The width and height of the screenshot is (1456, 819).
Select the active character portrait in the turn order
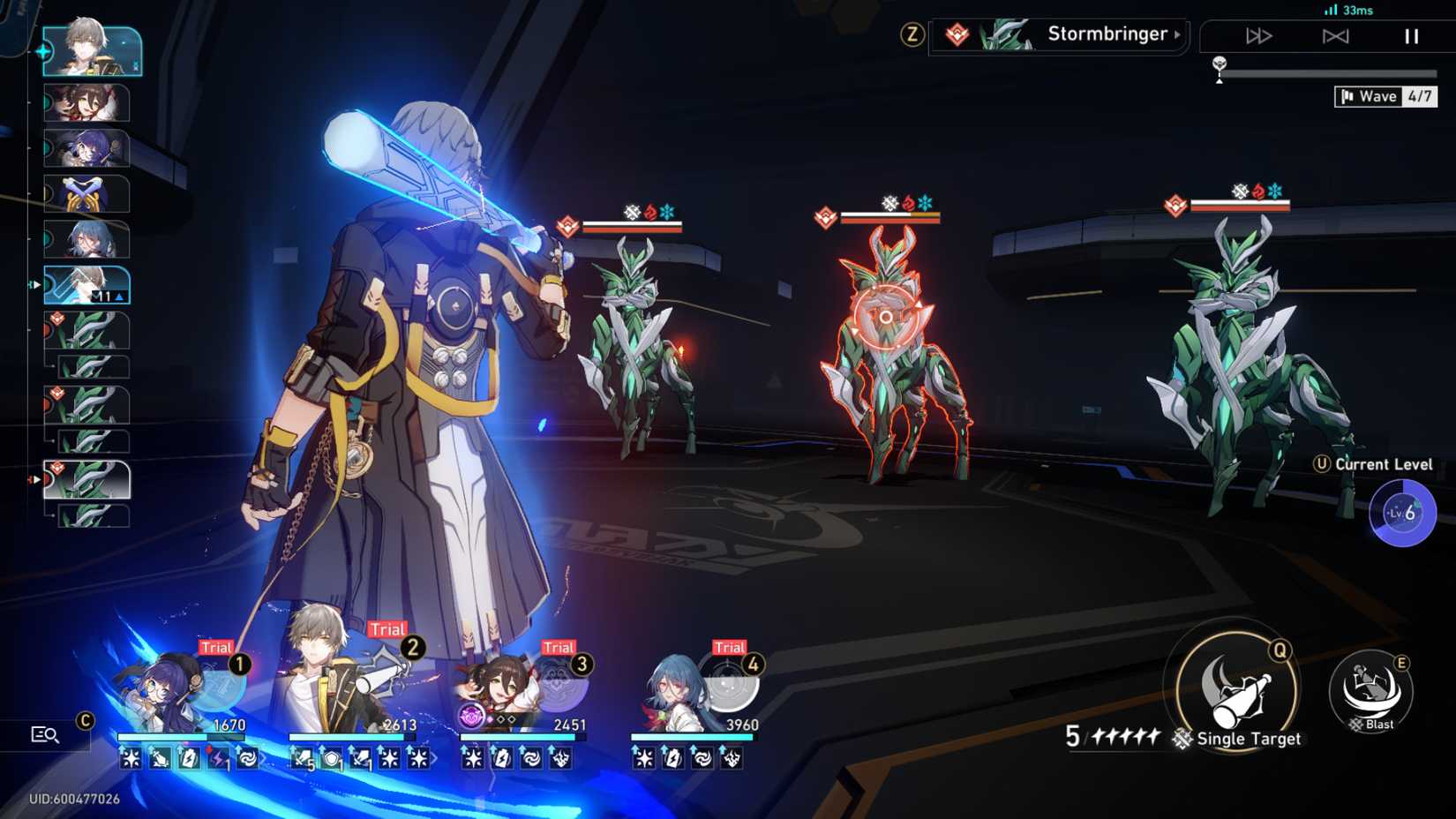(93, 50)
